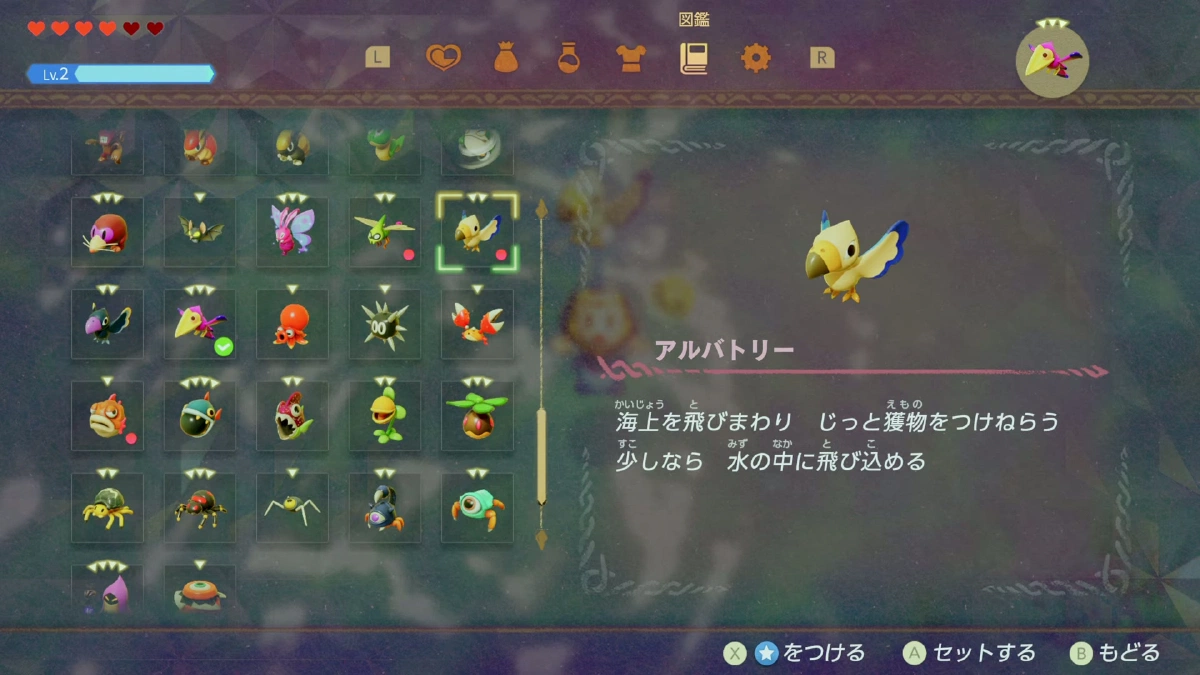
Task: Choose the pink butterfly moth entry
Action: coord(292,232)
